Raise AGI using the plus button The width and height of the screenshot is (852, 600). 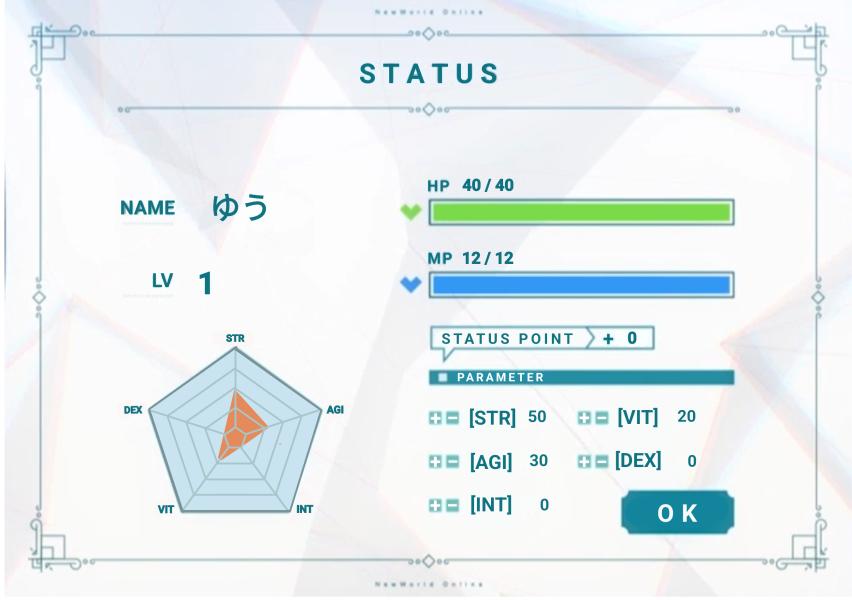pyautogui.click(x=436, y=462)
